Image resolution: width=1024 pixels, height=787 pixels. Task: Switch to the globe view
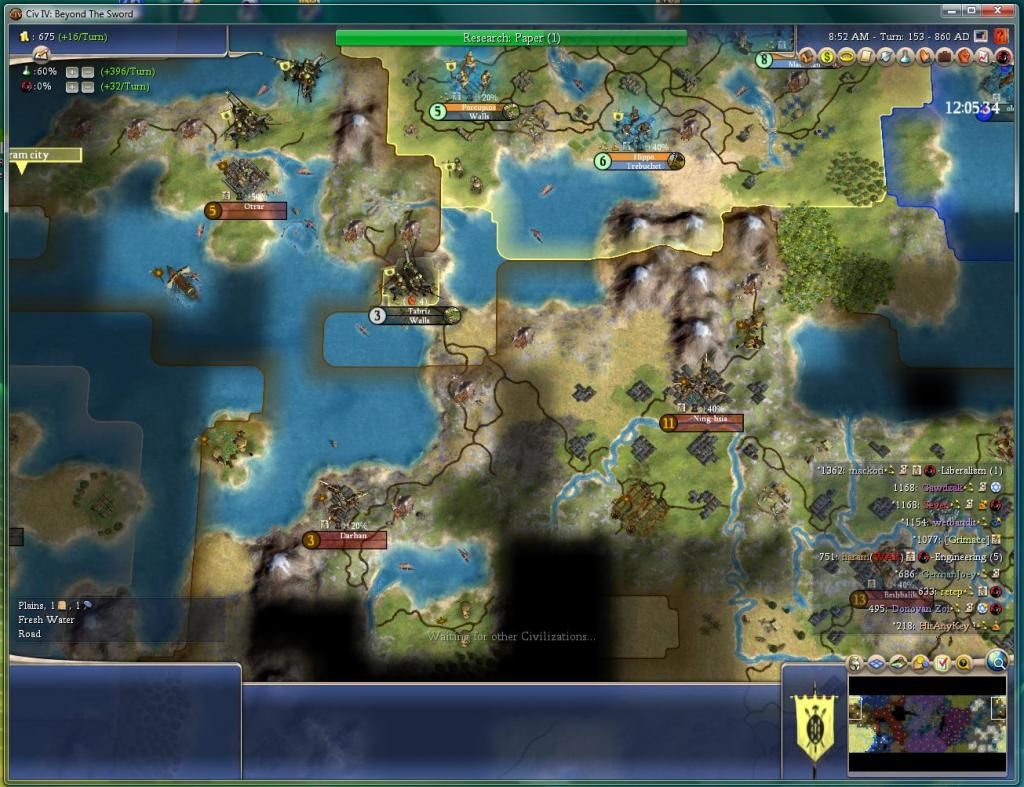996,661
